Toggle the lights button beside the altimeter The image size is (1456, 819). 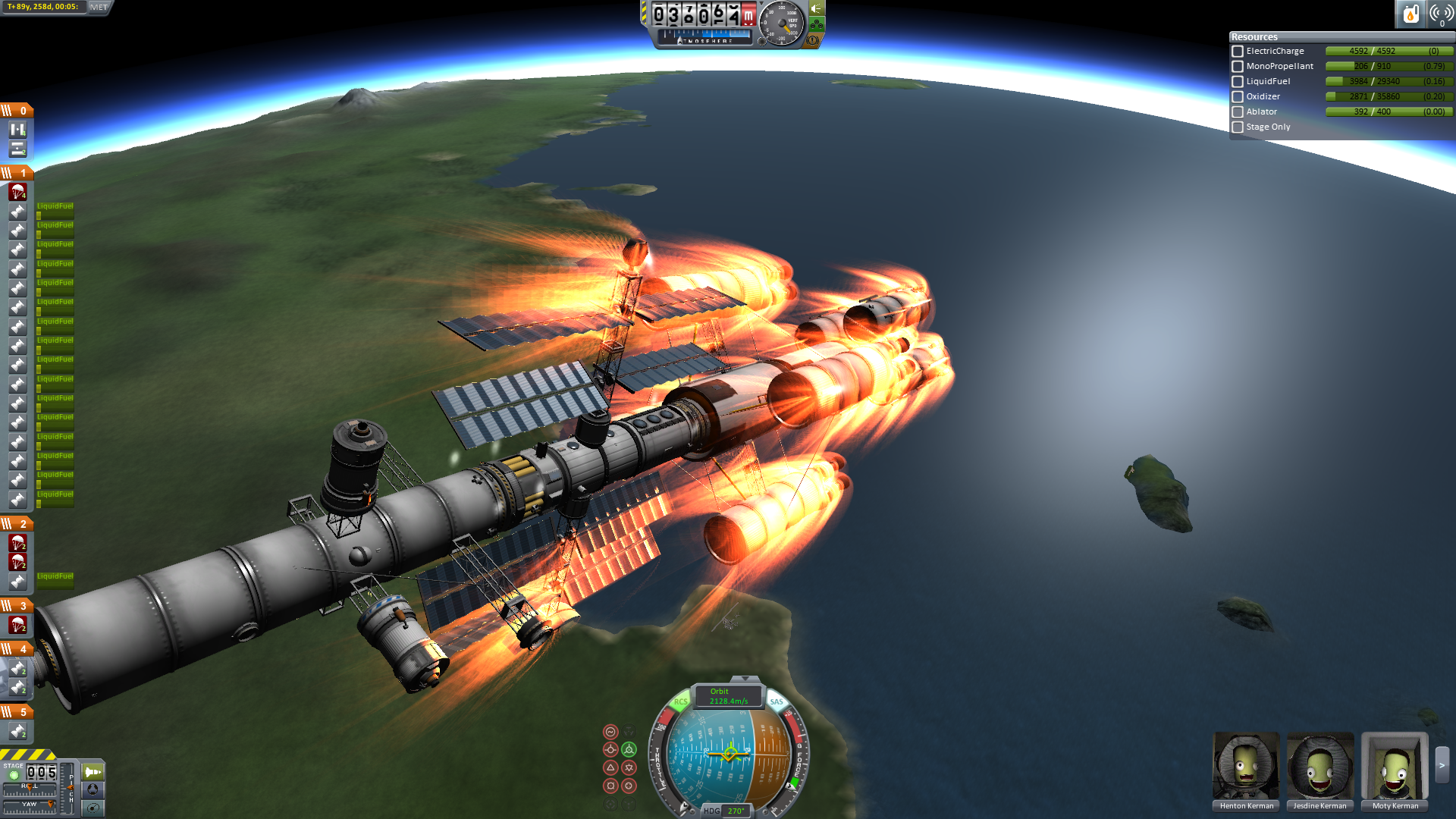816,9
